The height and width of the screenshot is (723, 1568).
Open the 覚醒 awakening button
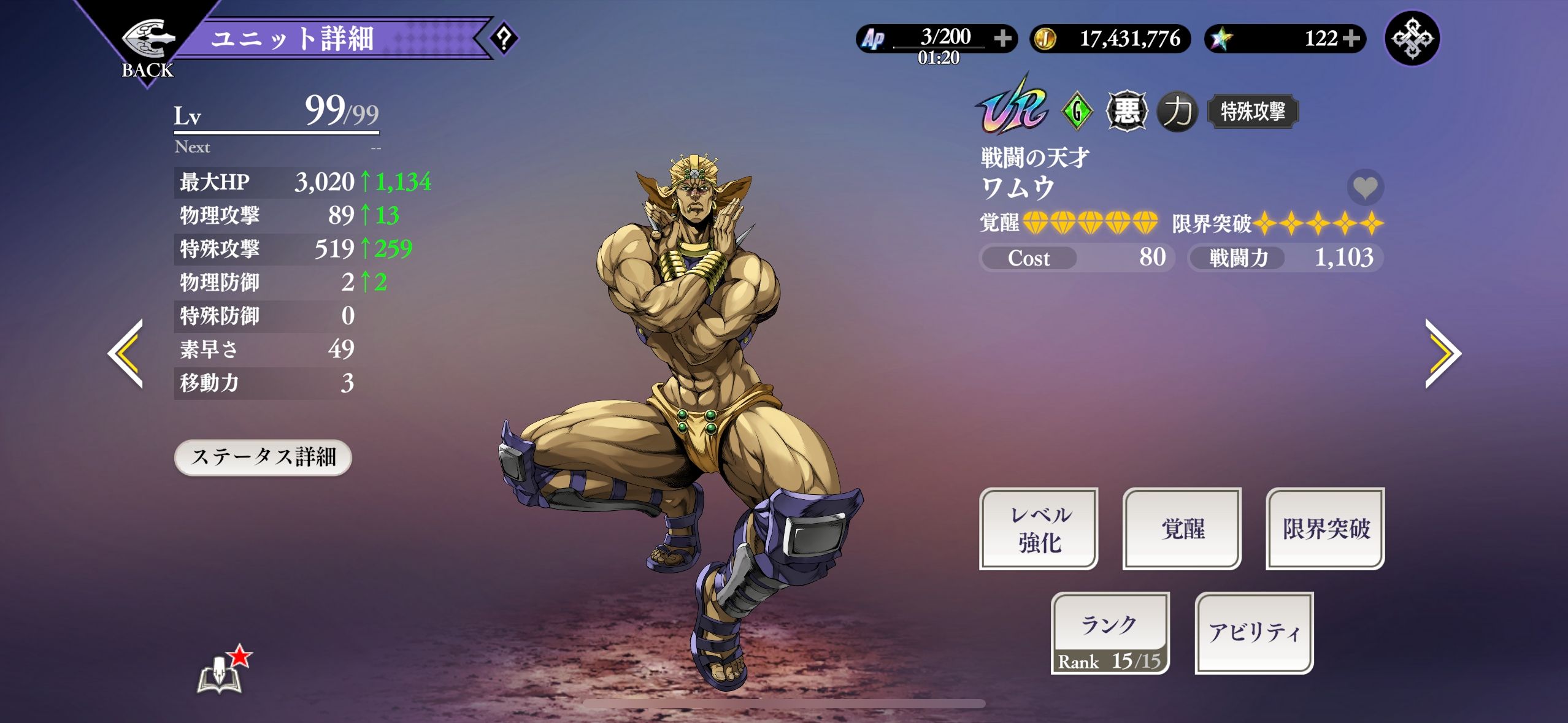click(x=1182, y=529)
